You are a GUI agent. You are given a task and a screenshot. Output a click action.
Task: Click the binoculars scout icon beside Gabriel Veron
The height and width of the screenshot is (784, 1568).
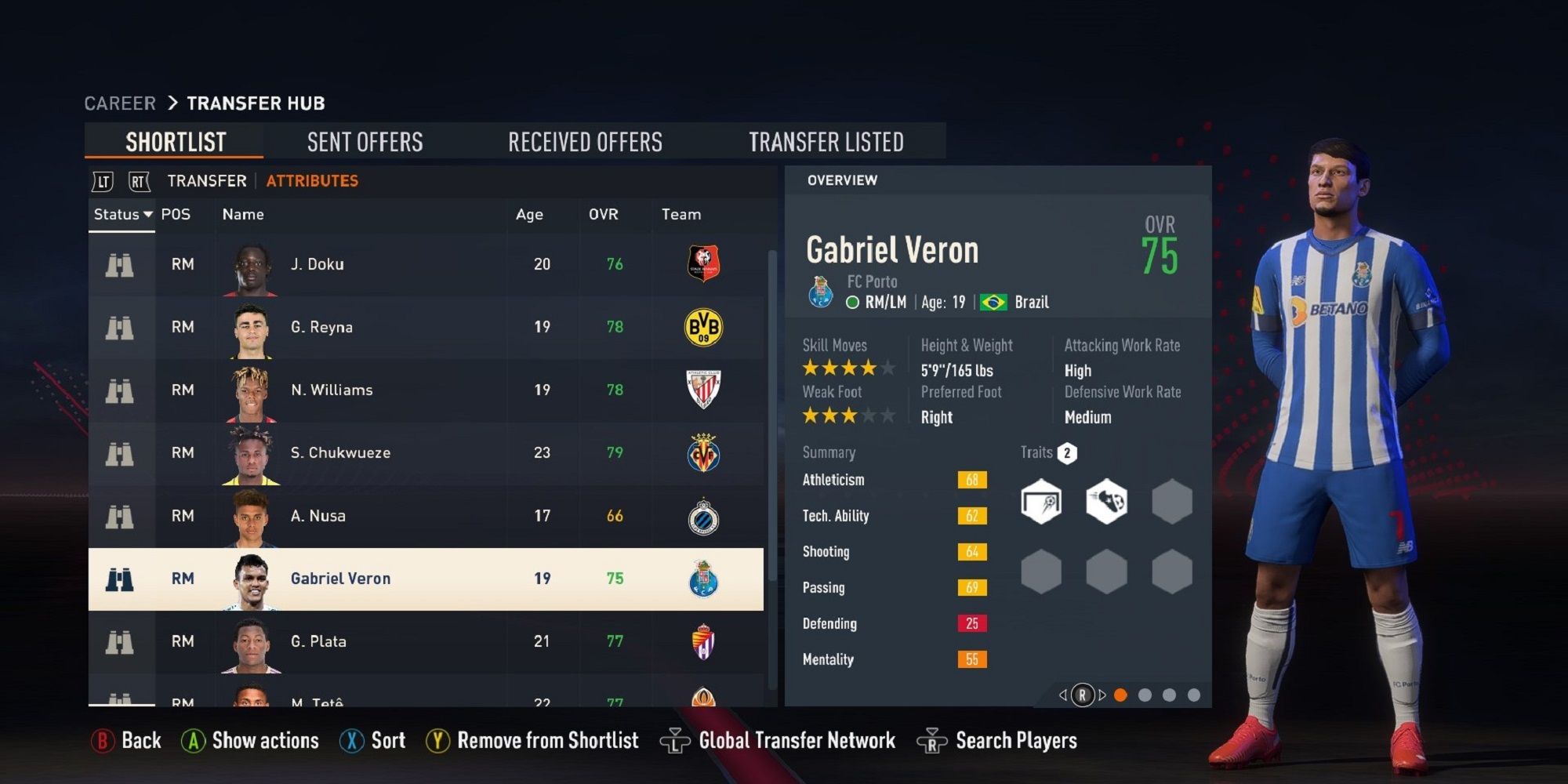tap(120, 578)
